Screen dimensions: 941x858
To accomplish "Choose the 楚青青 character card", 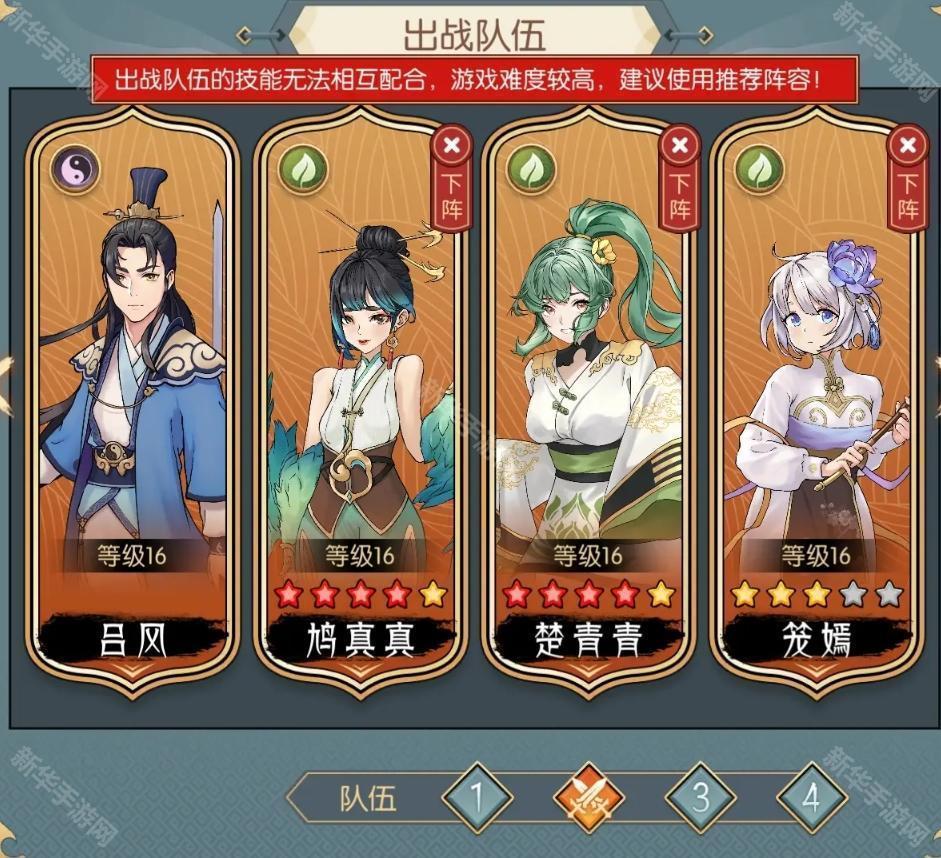I will pos(587,400).
